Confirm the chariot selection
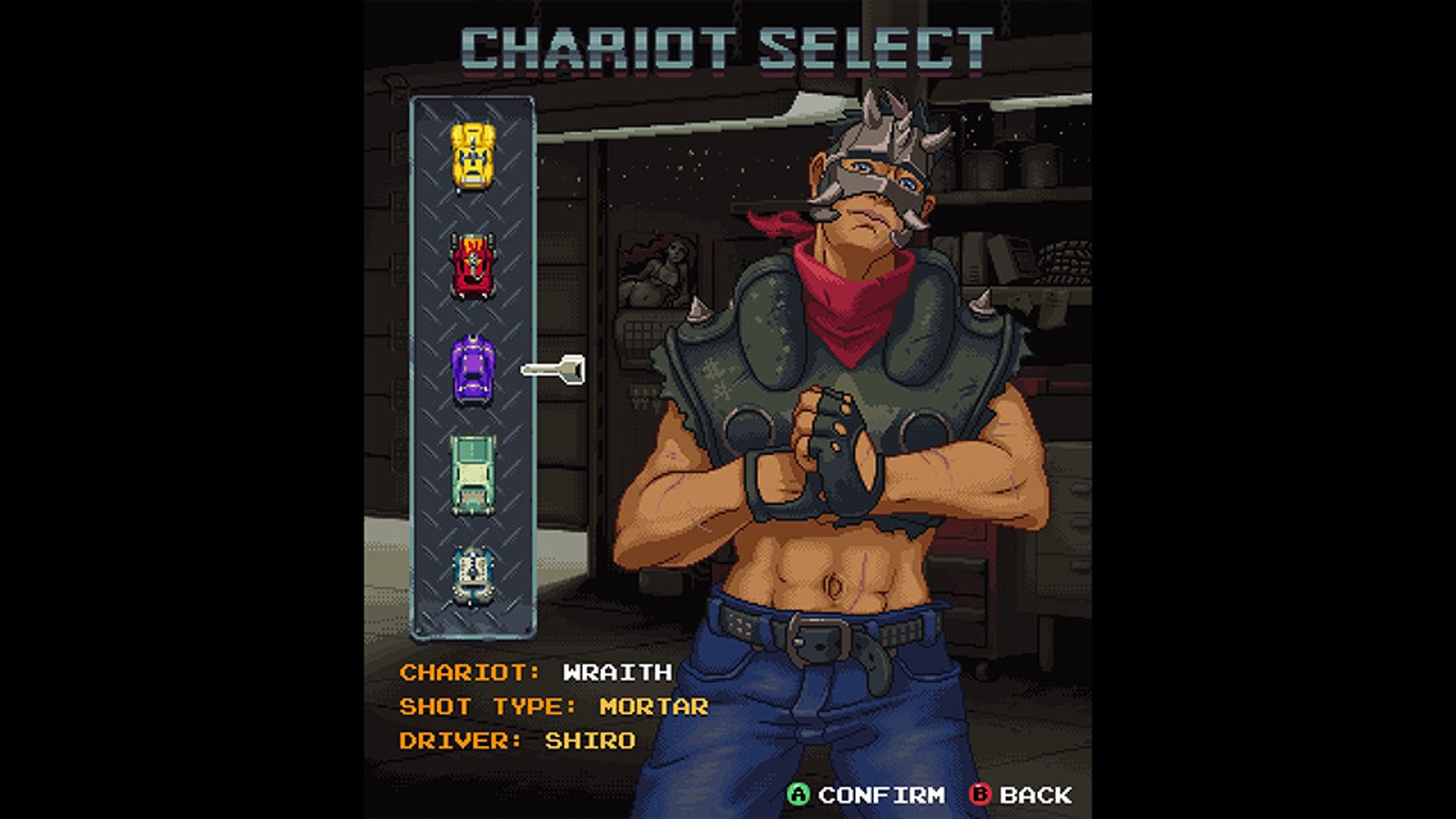This screenshot has height=819, width=1456. point(867,795)
